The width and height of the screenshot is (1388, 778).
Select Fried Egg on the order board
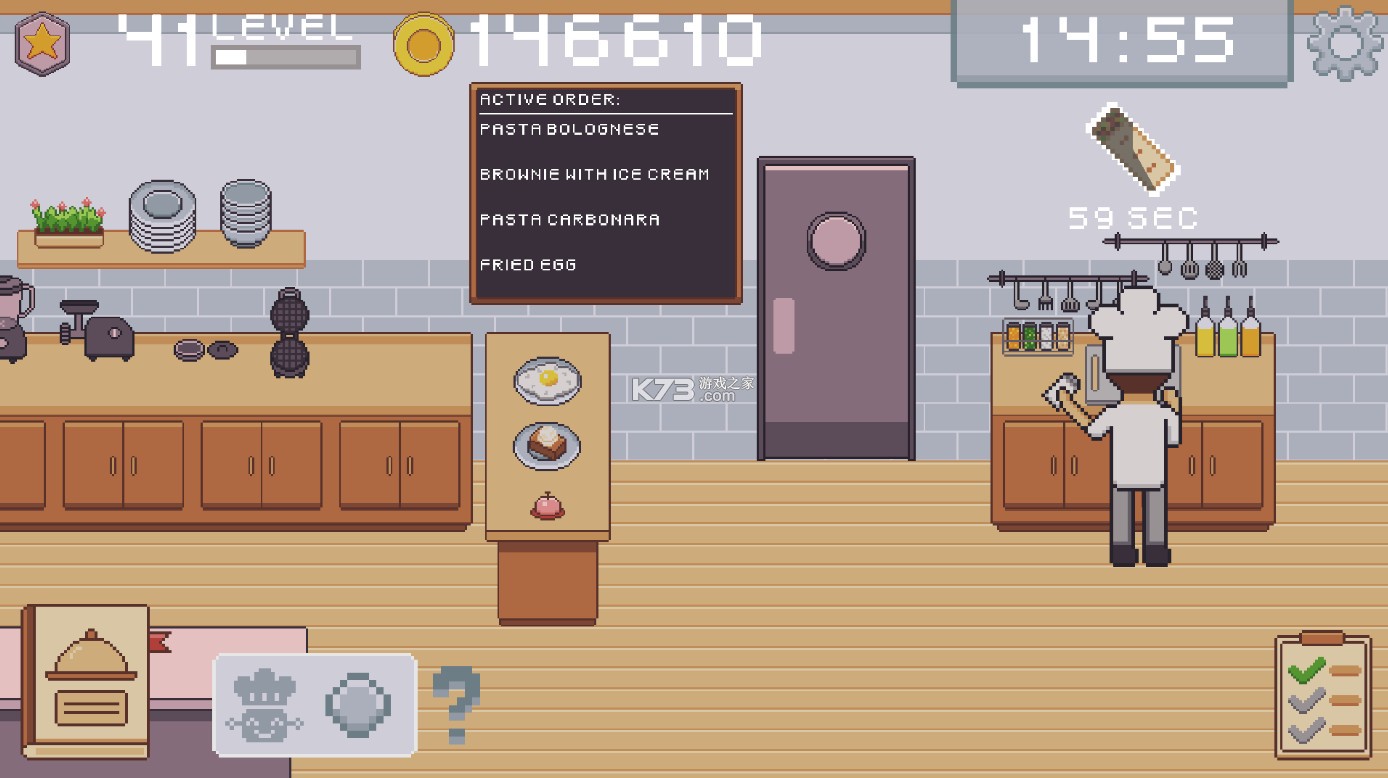tap(528, 264)
